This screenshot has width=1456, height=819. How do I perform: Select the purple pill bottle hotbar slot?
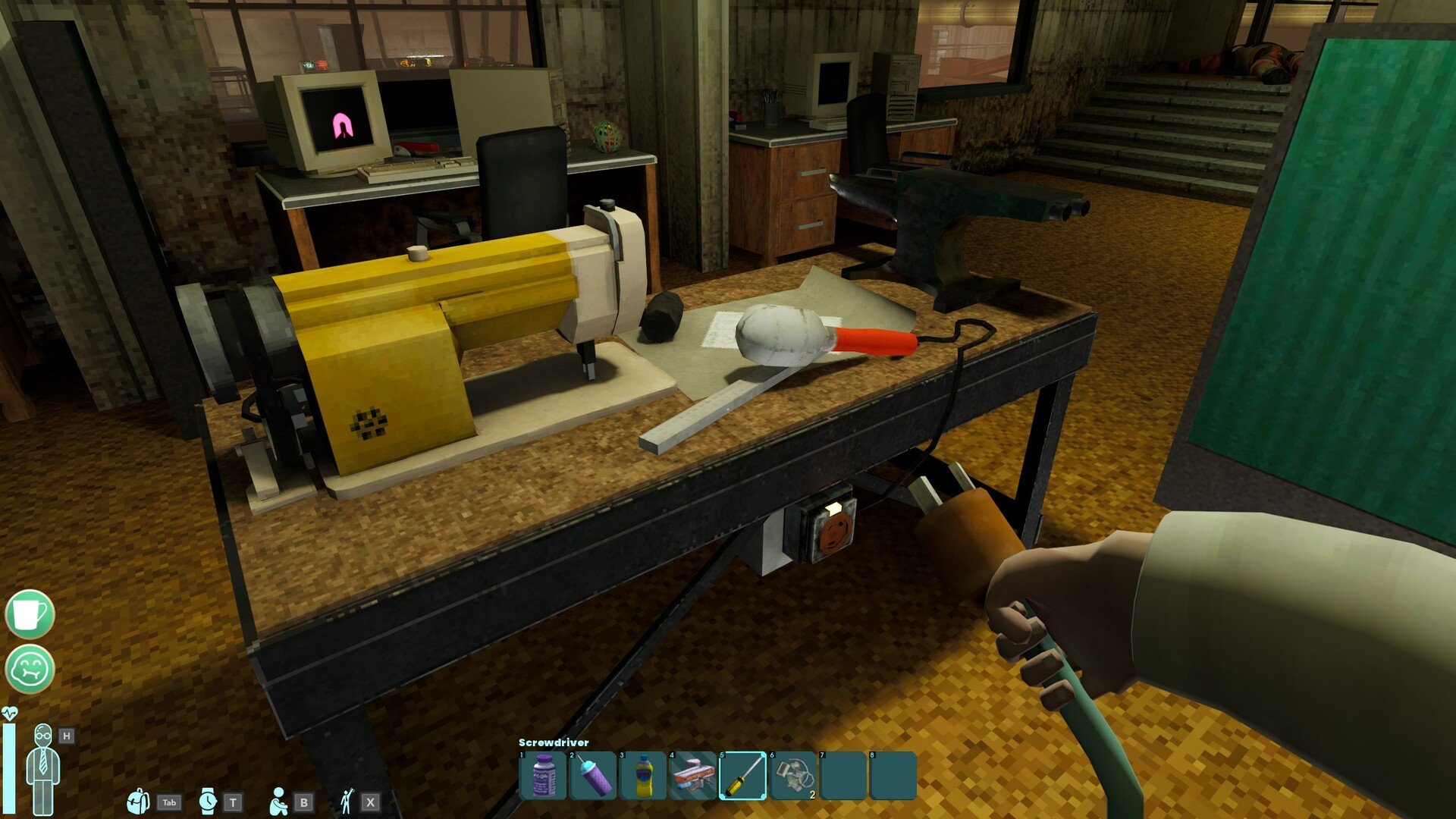(x=543, y=776)
